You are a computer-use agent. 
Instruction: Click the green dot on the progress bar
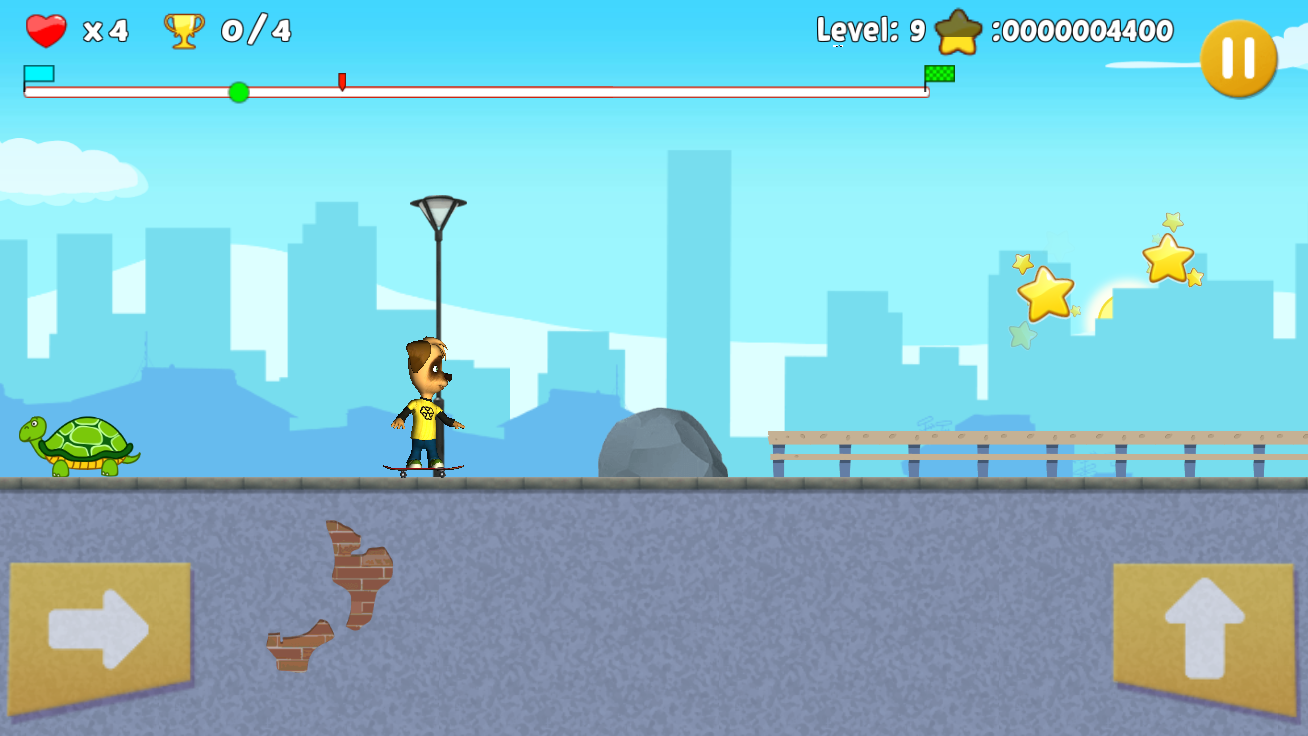tap(238, 92)
